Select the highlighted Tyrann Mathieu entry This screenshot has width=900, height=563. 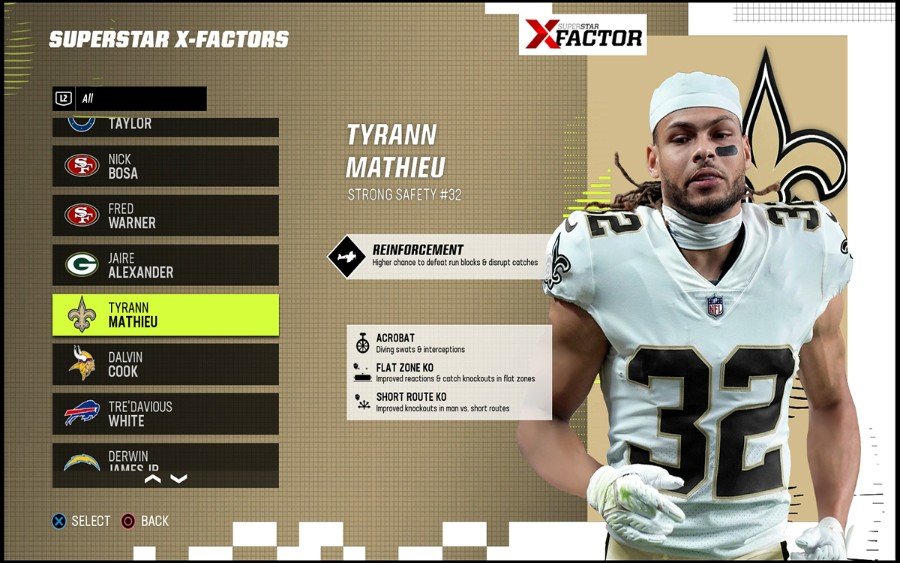[x=165, y=315]
